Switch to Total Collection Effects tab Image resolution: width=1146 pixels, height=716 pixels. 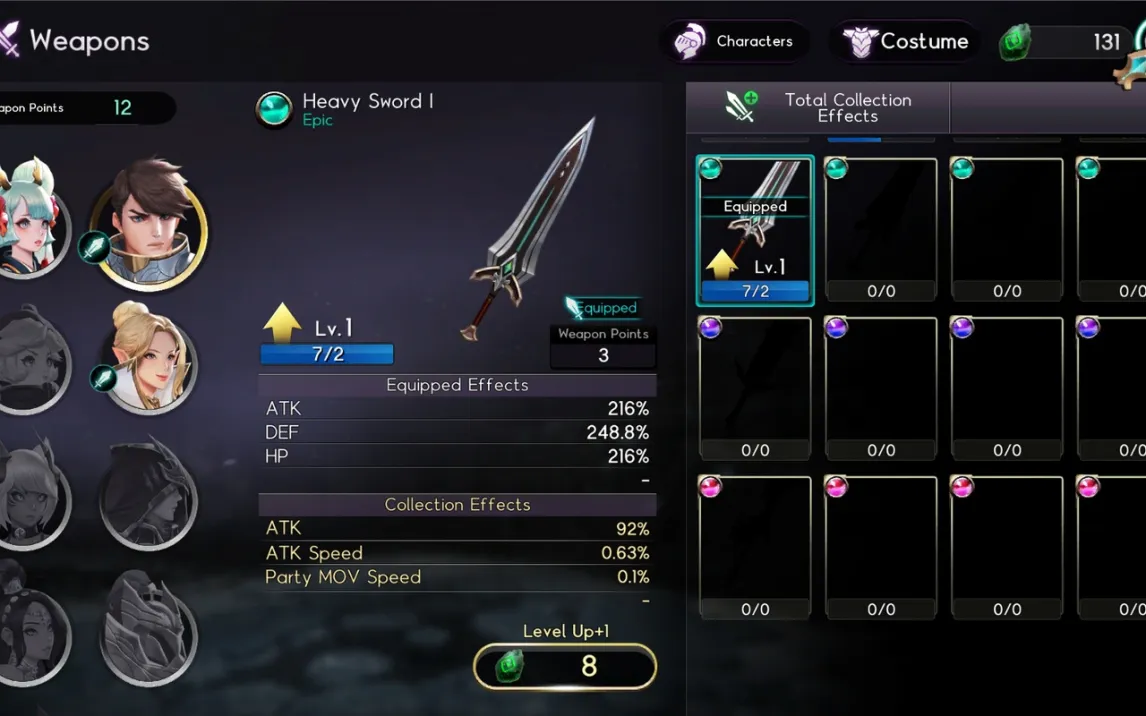point(818,107)
